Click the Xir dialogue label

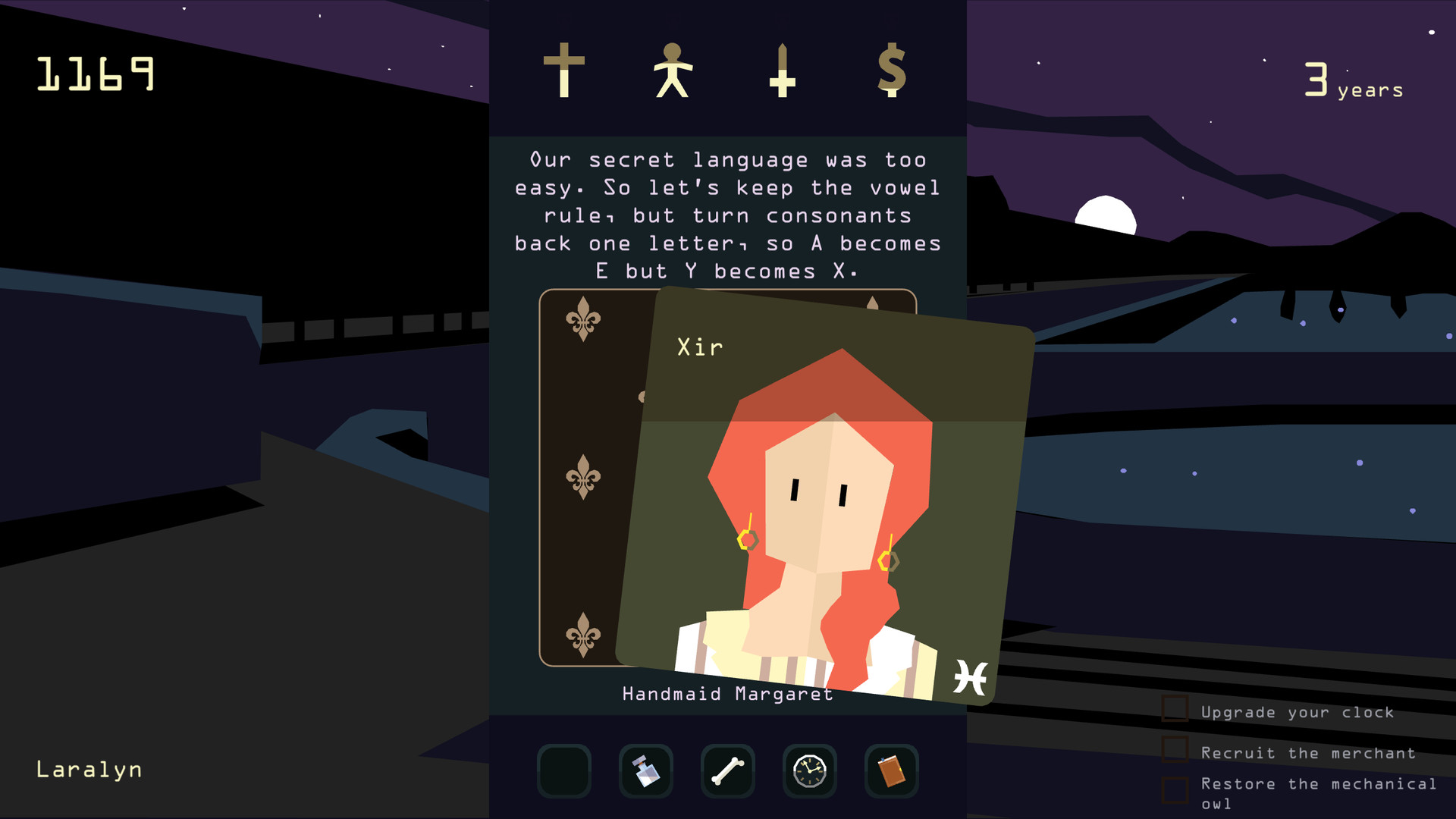(699, 347)
